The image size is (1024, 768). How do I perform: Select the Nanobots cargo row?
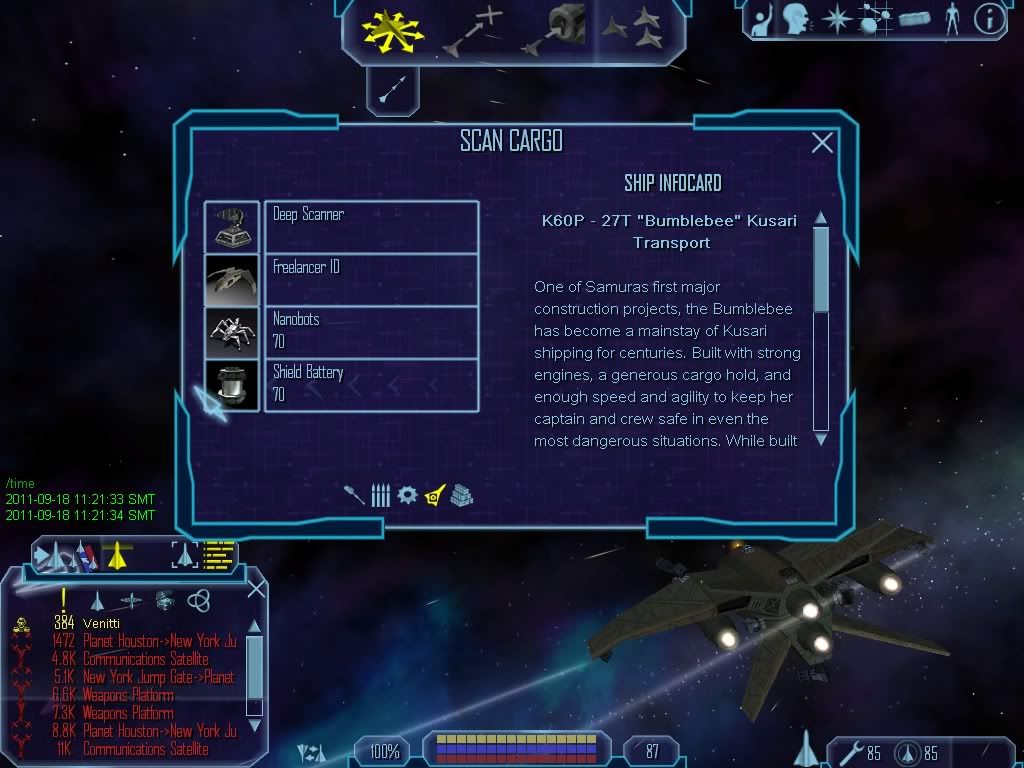pos(371,332)
